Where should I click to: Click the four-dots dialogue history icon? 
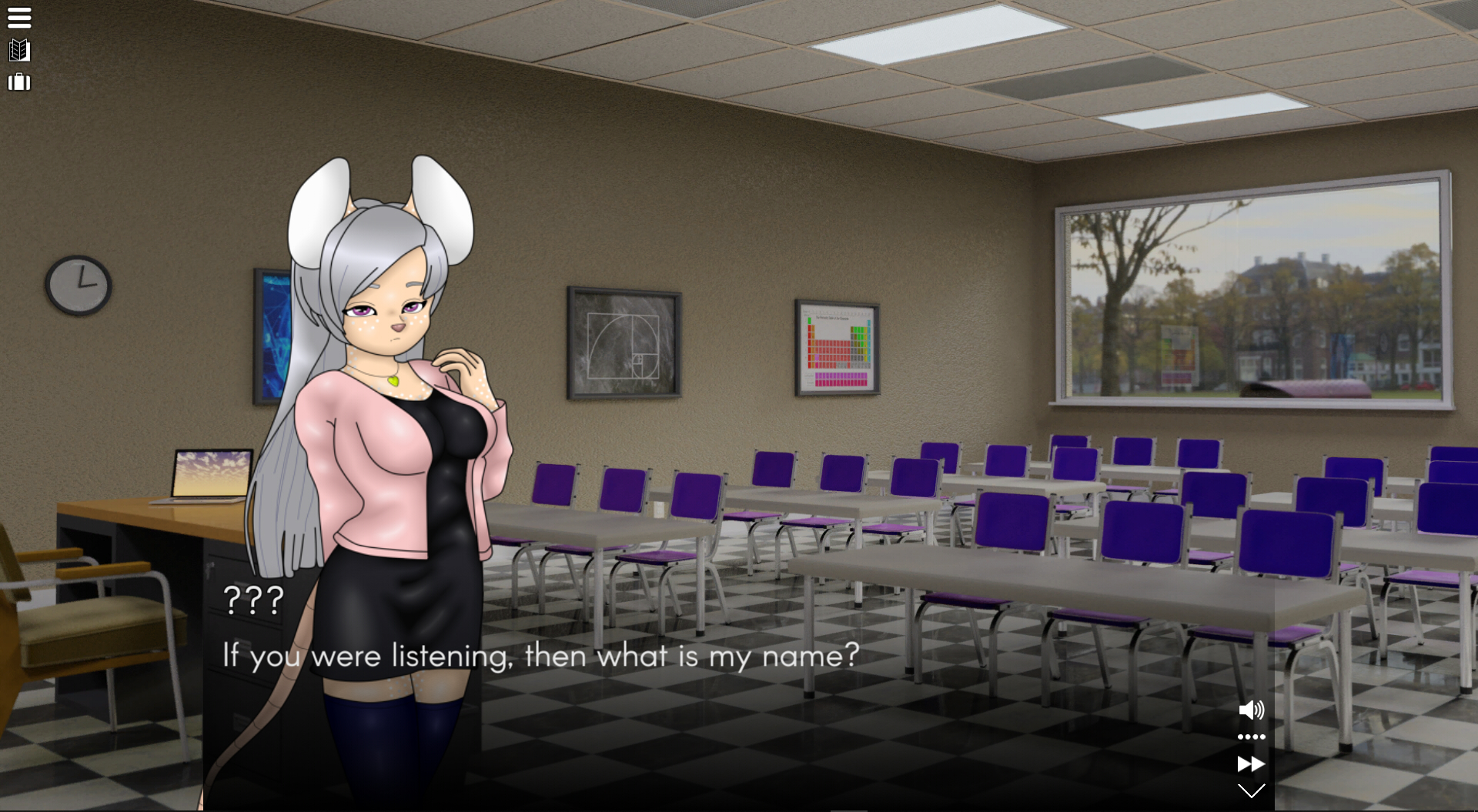pos(1251,737)
